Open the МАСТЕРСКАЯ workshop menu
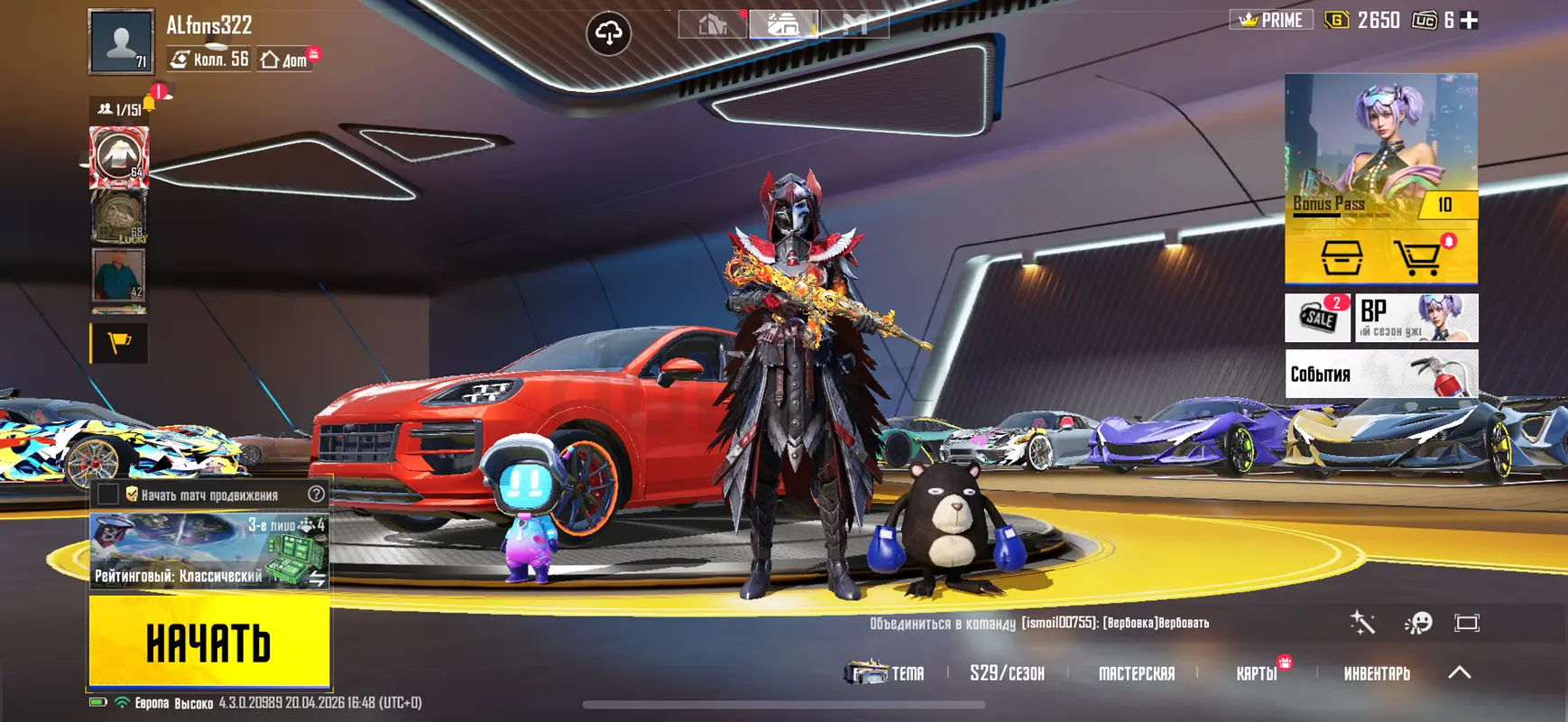The width and height of the screenshot is (1568, 722). (x=1137, y=673)
